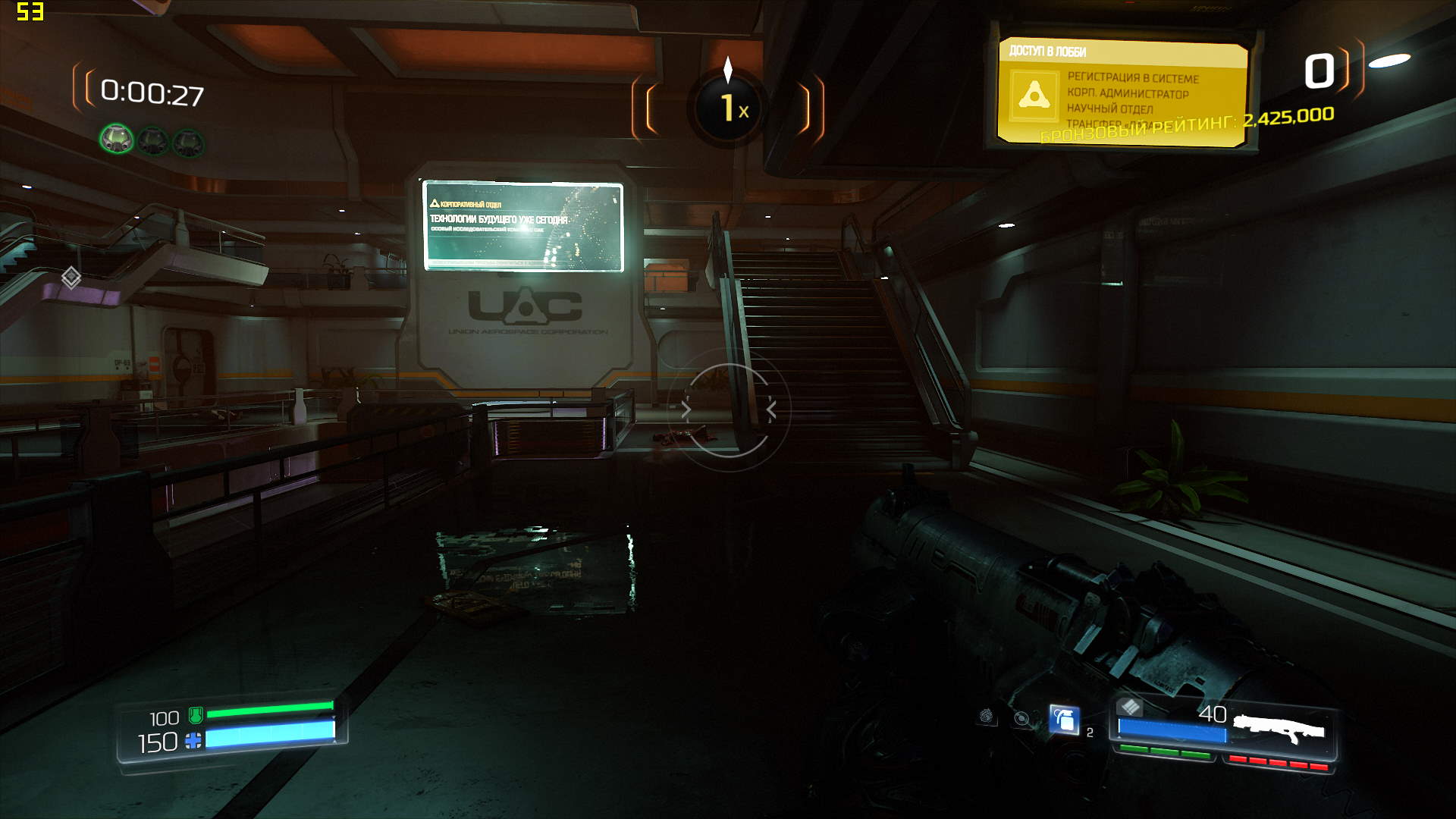Screen dimensions: 1456x819
Task: Click the dimmed spiky siphon grenade icon
Action: (987, 716)
